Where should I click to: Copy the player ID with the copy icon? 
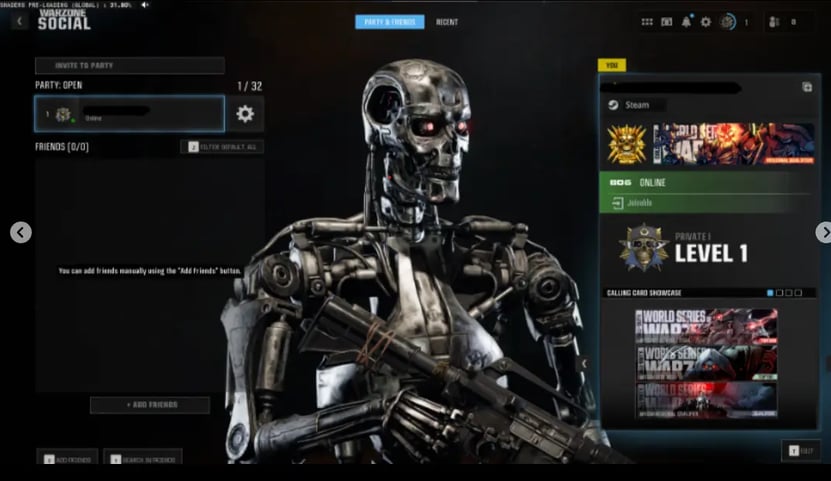807,87
